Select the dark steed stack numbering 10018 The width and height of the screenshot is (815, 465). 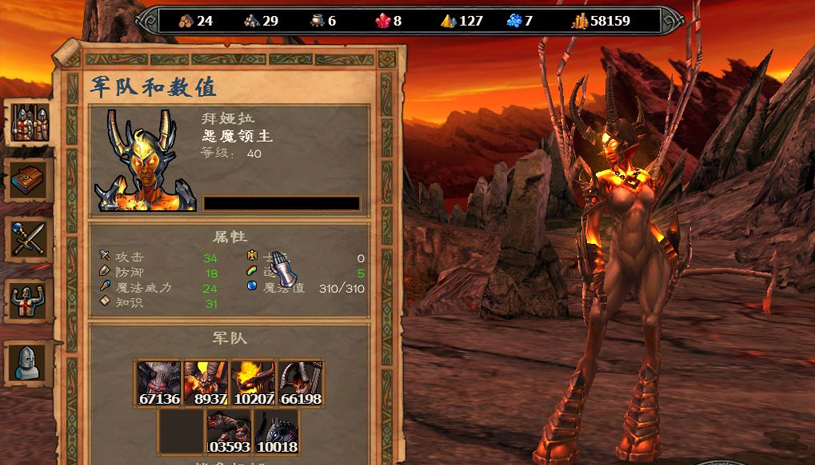tap(276, 432)
